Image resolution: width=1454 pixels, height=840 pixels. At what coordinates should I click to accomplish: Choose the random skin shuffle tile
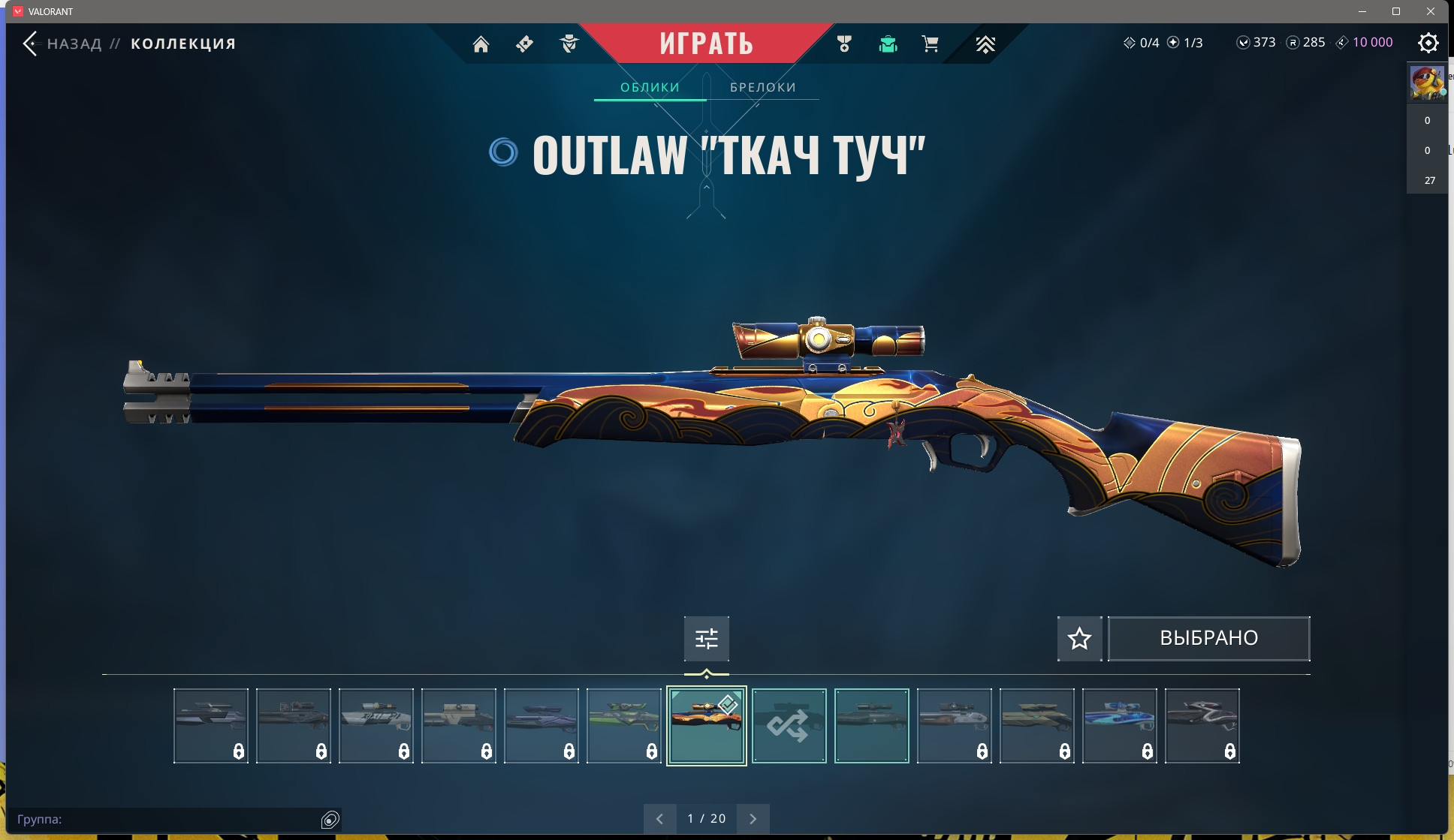point(789,726)
